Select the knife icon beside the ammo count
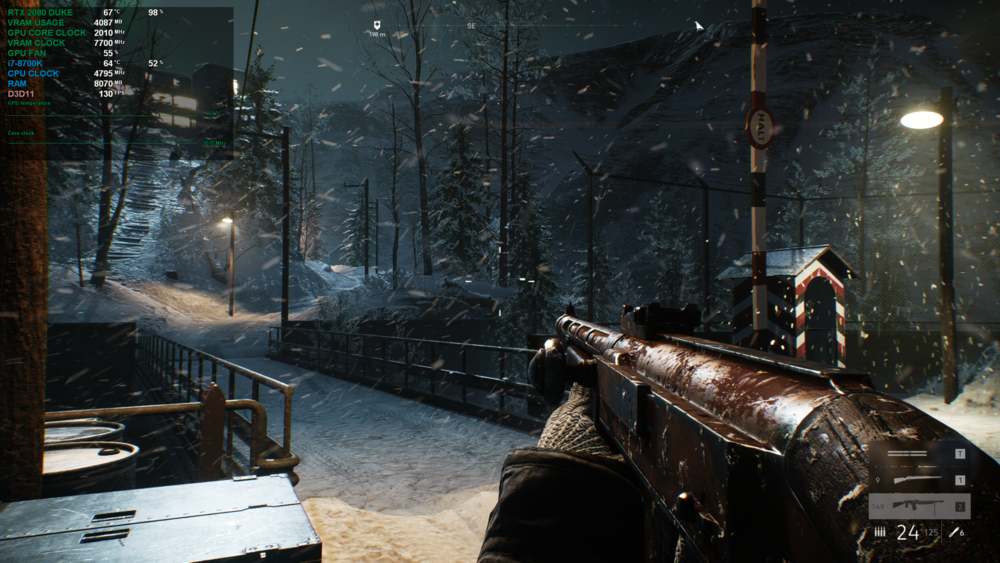 [954, 533]
